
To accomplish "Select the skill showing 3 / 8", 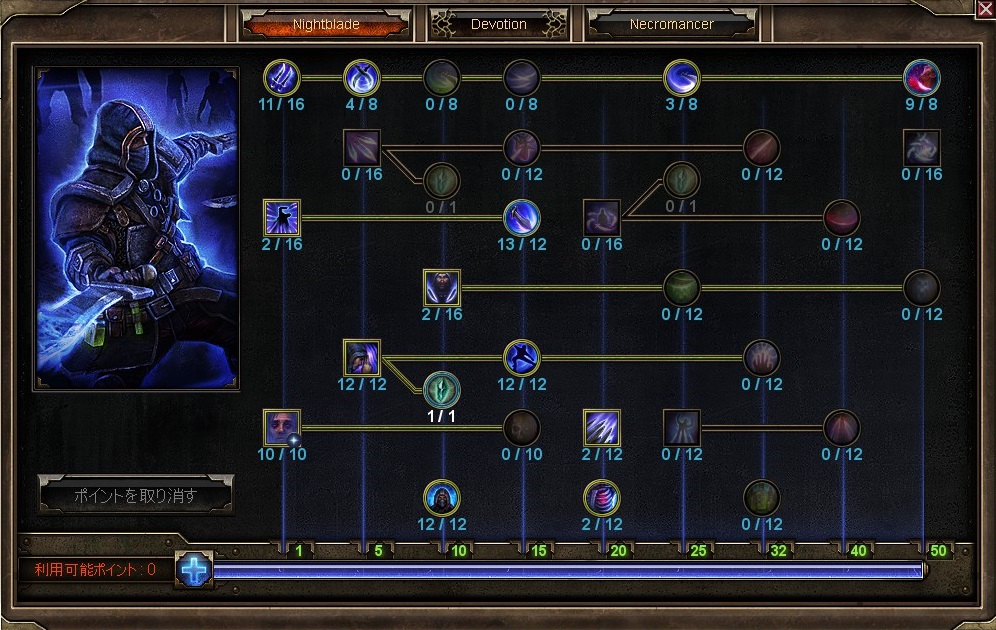I will (x=682, y=77).
